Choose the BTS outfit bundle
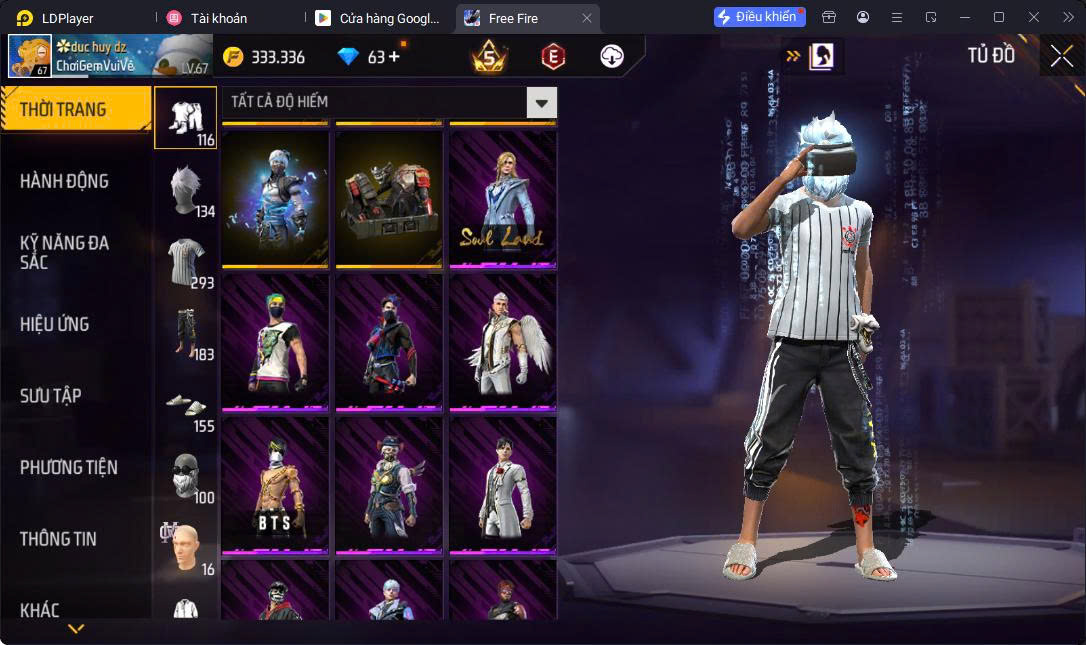The height and width of the screenshot is (645, 1086). (275, 485)
